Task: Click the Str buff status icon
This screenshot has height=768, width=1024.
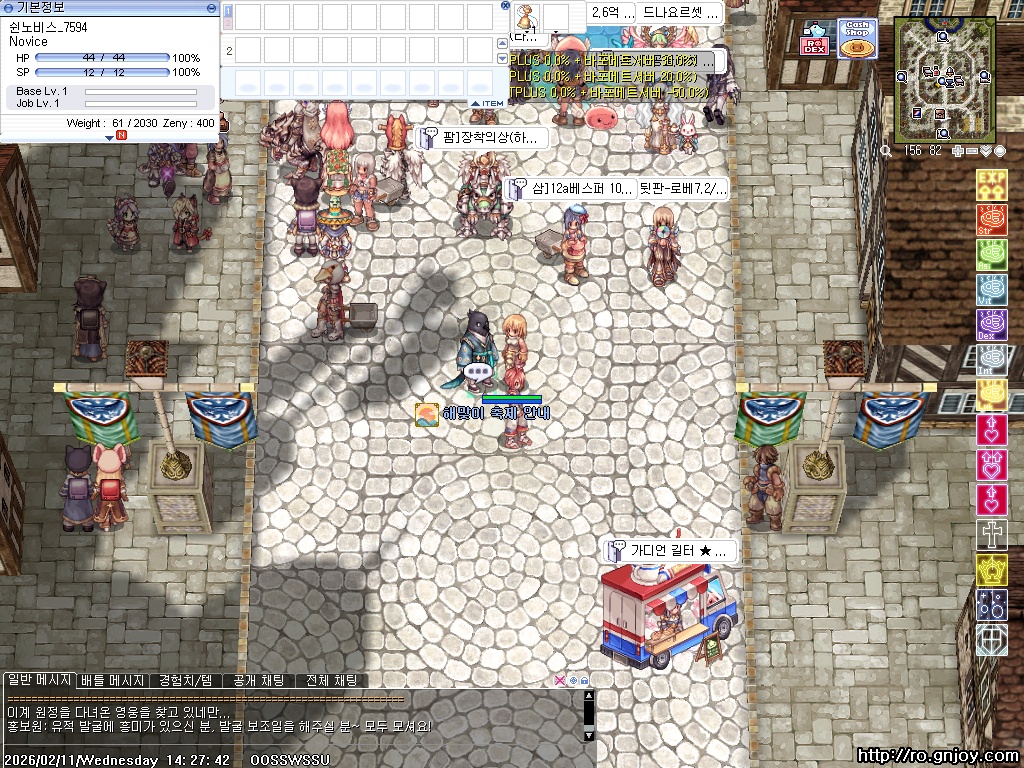Action: [991, 219]
